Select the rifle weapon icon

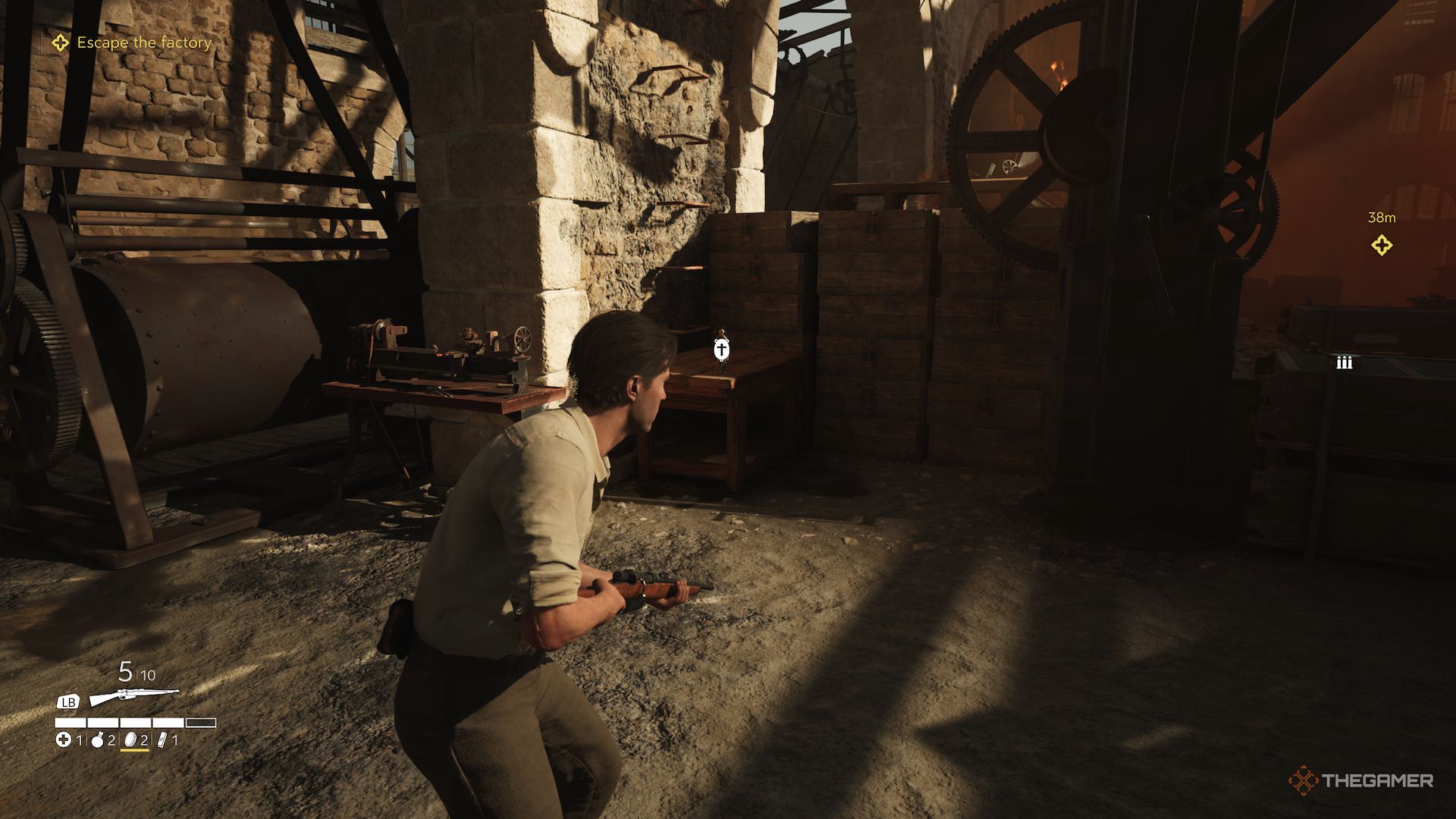[x=134, y=697]
